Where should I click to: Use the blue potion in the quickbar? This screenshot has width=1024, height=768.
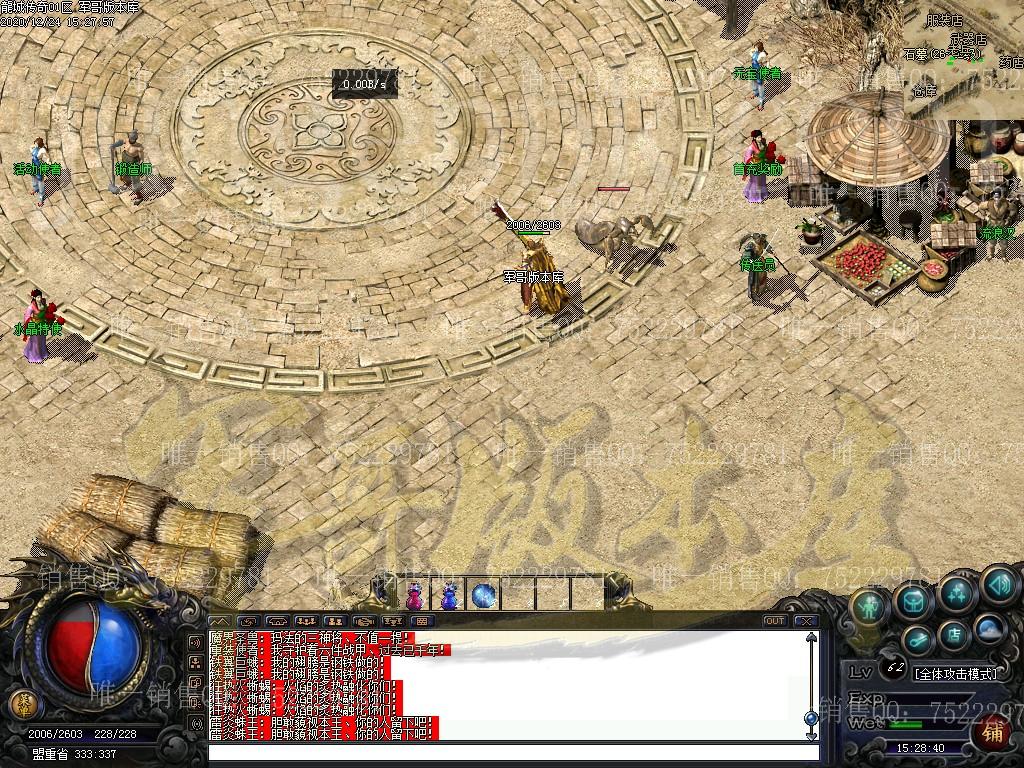[x=449, y=596]
